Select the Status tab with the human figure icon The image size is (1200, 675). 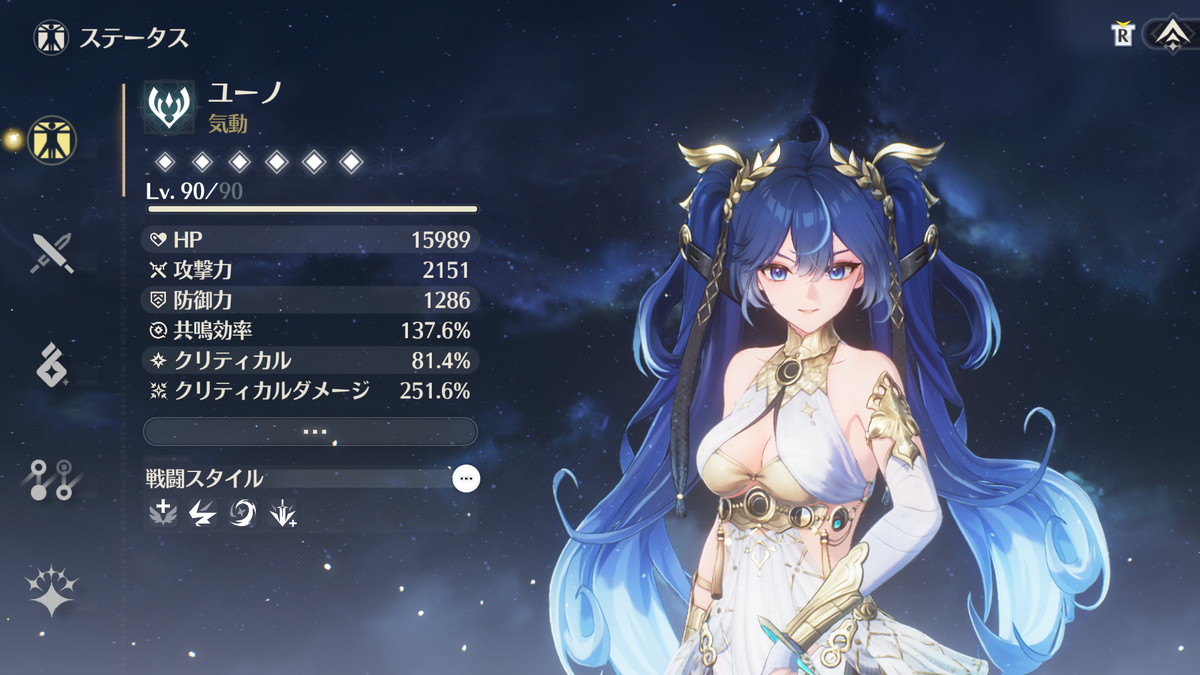pyautogui.click(x=52, y=140)
